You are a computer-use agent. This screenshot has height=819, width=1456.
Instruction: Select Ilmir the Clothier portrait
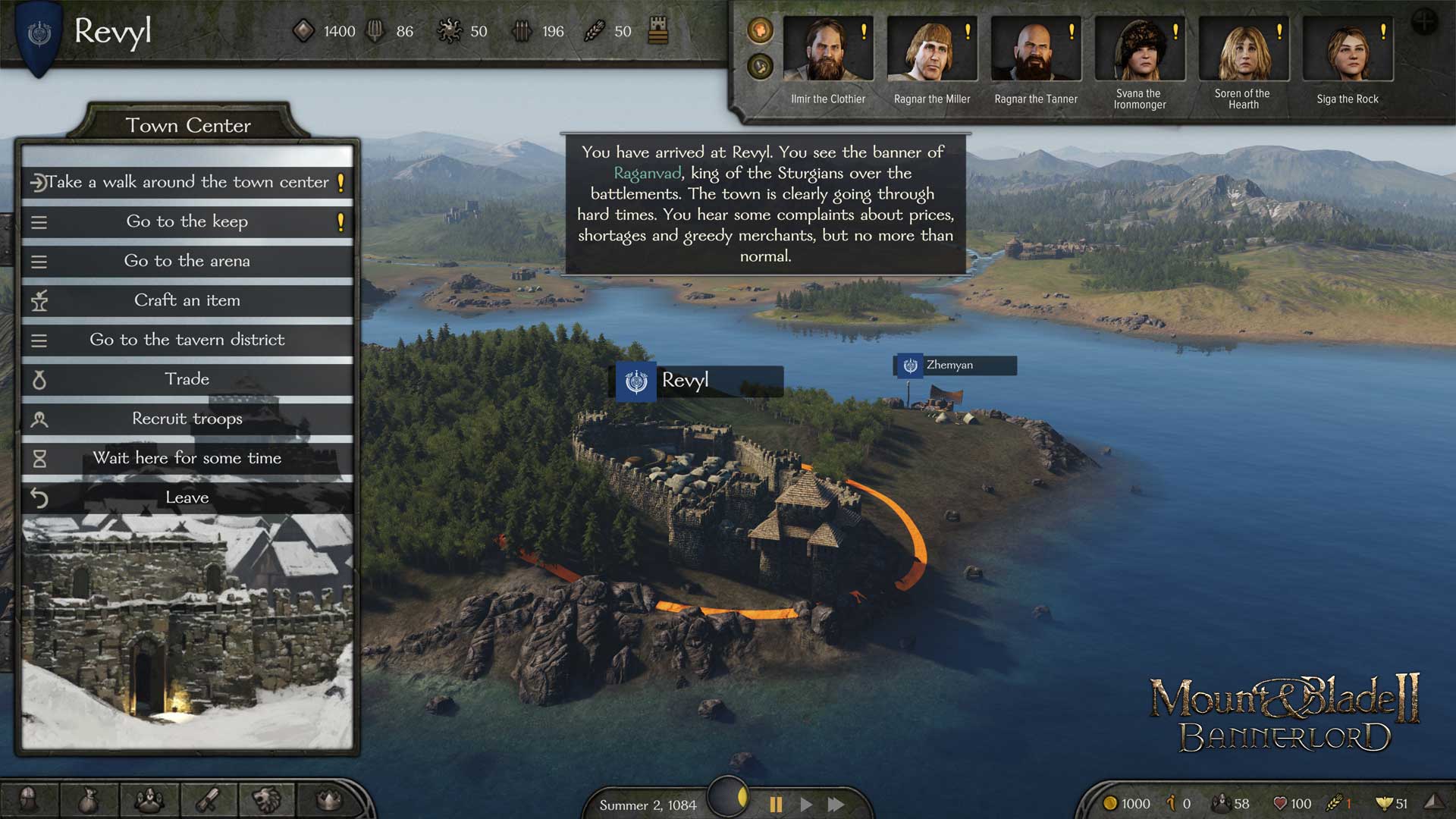click(827, 50)
